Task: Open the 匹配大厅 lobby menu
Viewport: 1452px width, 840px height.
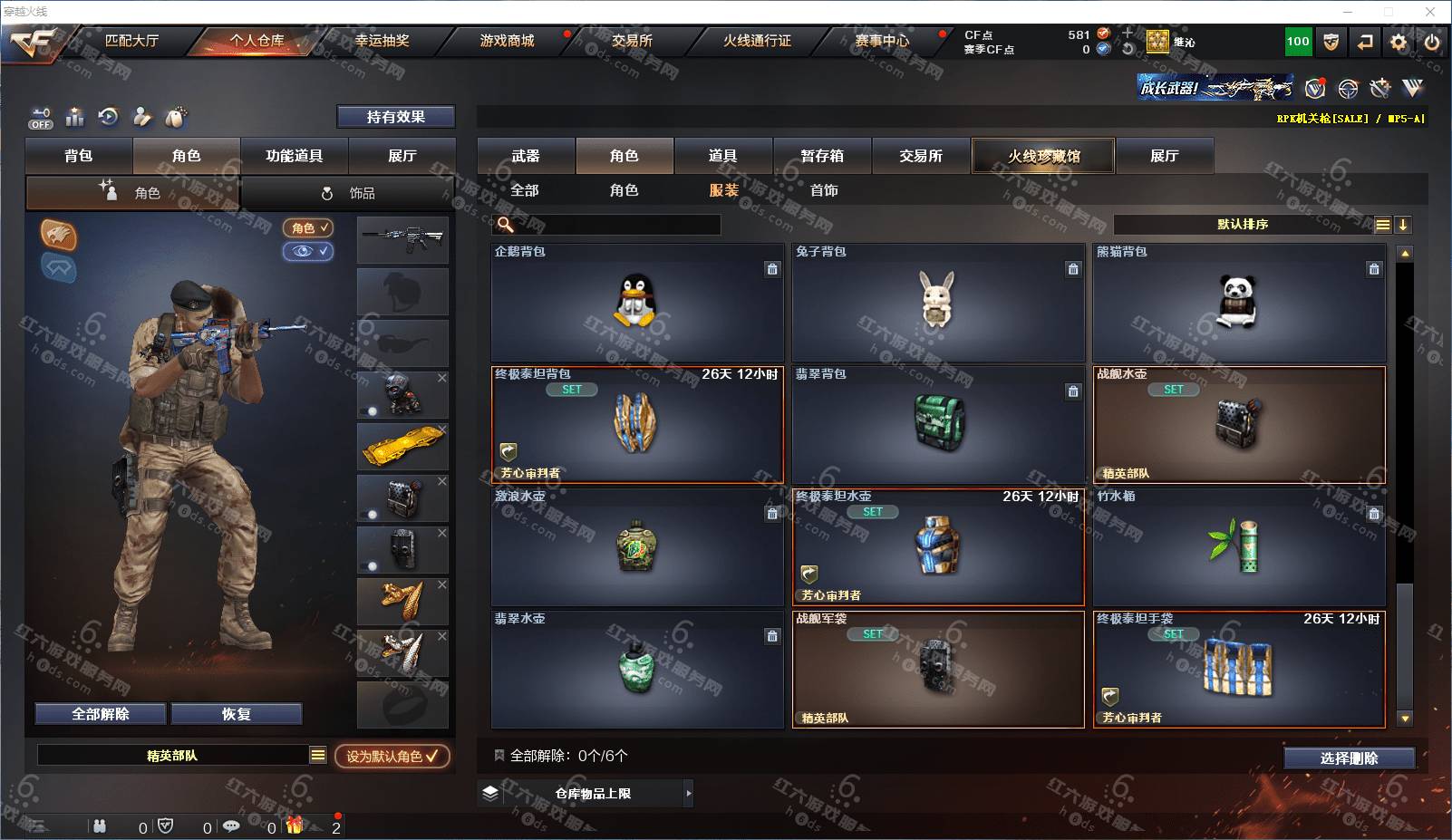Action: tap(131, 41)
